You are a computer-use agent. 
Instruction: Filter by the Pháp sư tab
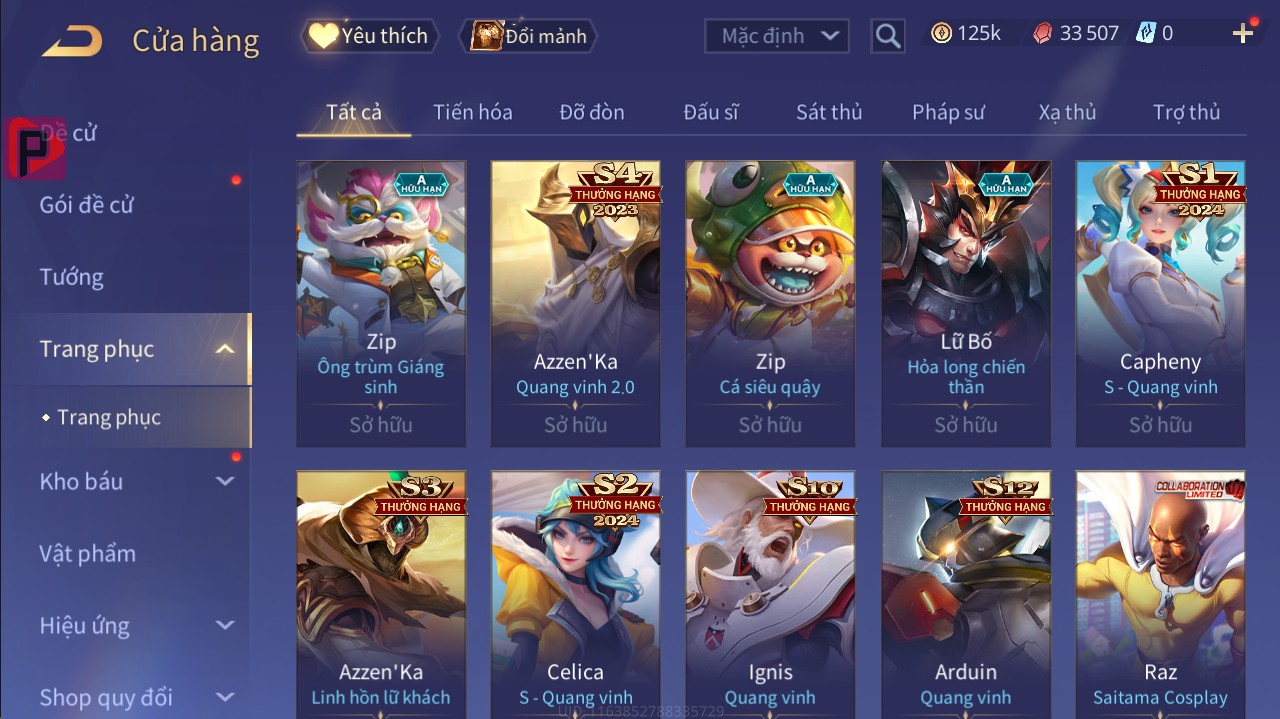click(948, 112)
